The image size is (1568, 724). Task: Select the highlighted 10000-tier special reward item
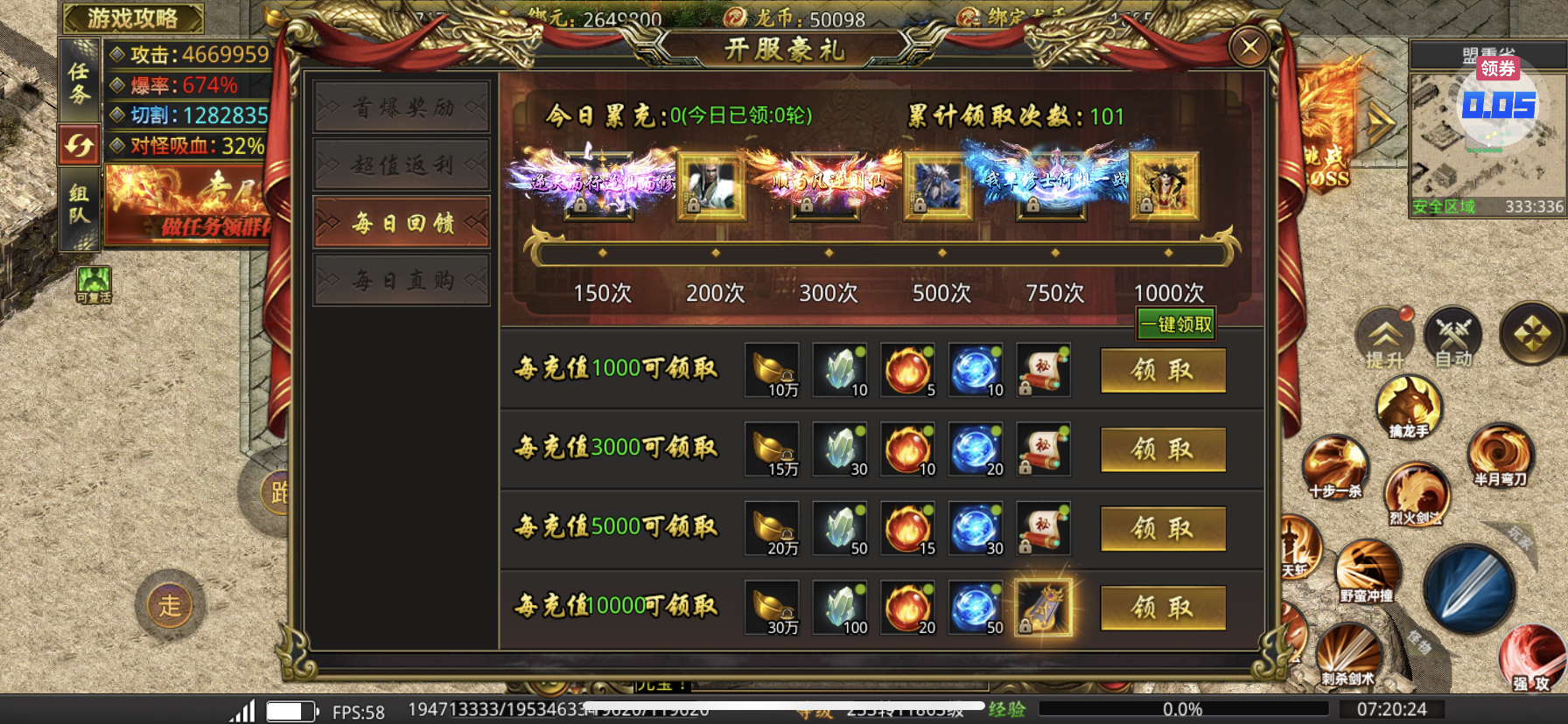[x=1043, y=607]
